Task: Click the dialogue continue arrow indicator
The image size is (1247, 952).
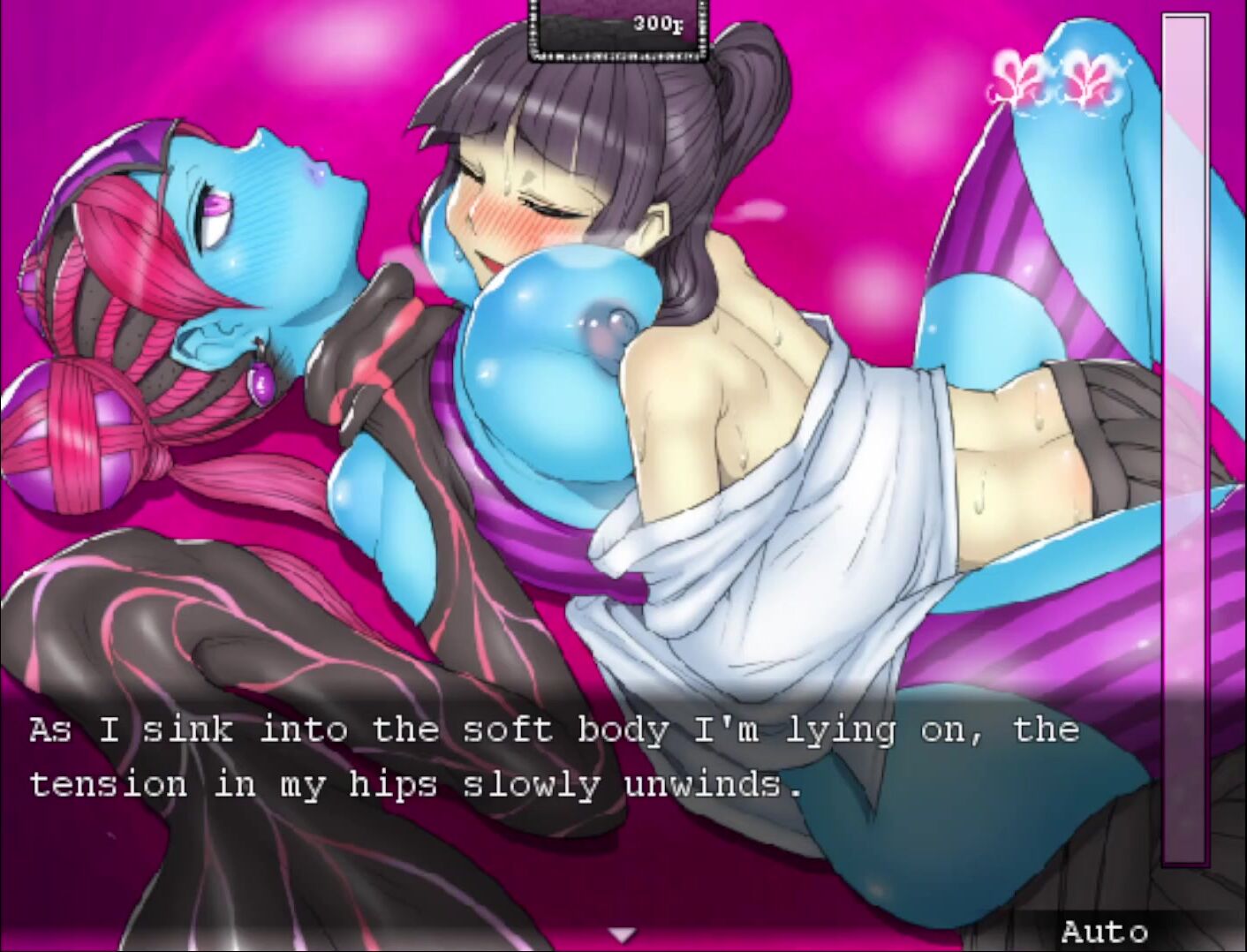Action: pyautogui.click(x=623, y=933)
